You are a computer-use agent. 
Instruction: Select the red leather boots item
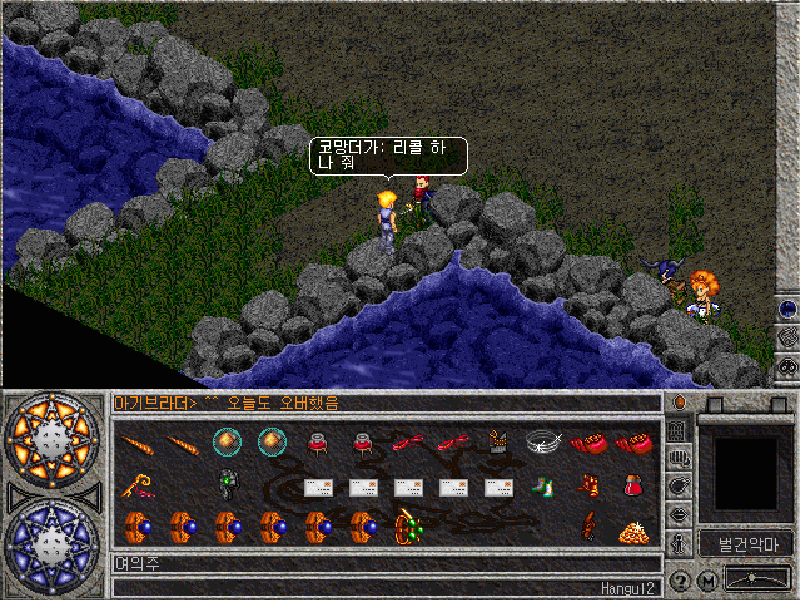pyautogui.click(x=587, y=485)
